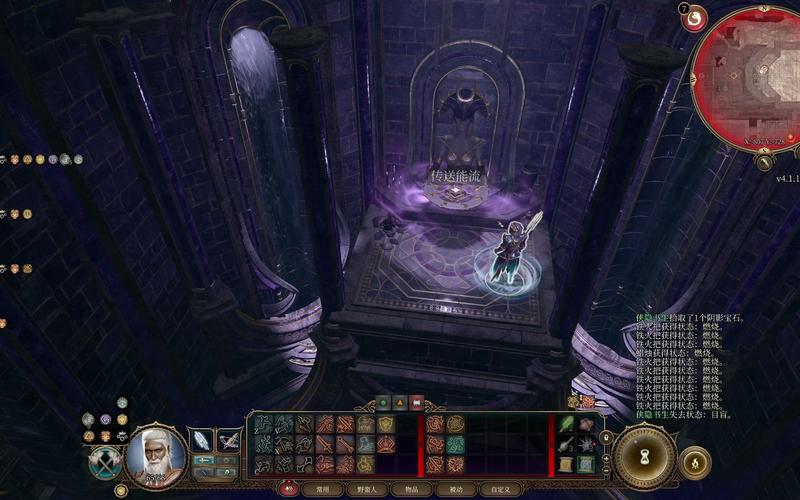The image size is (800, 500).
Task: Select the white-bearded character portrait
Action: 154,456
